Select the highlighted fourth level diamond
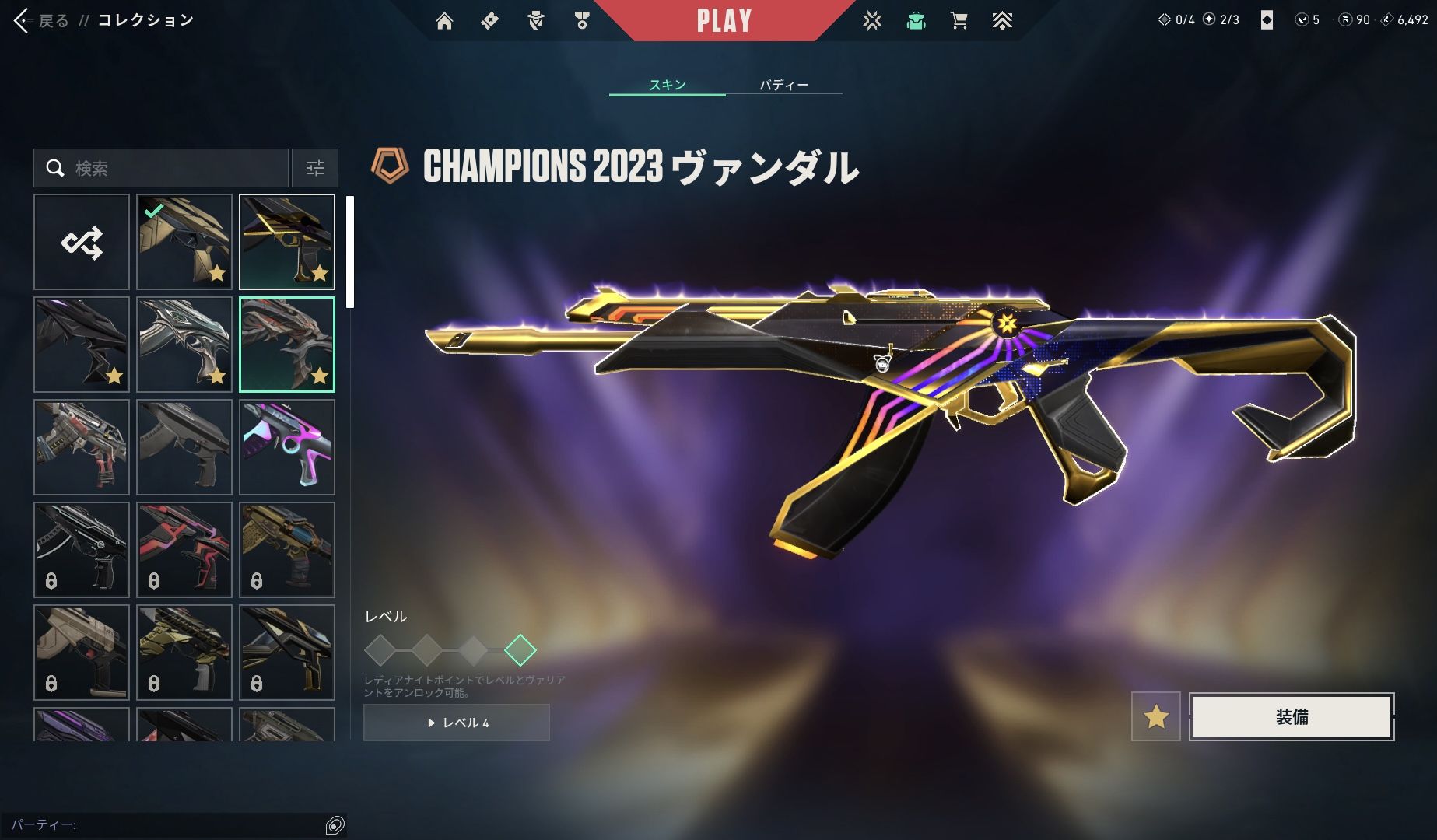1437x840 pixels. click(x=520, y=650)
